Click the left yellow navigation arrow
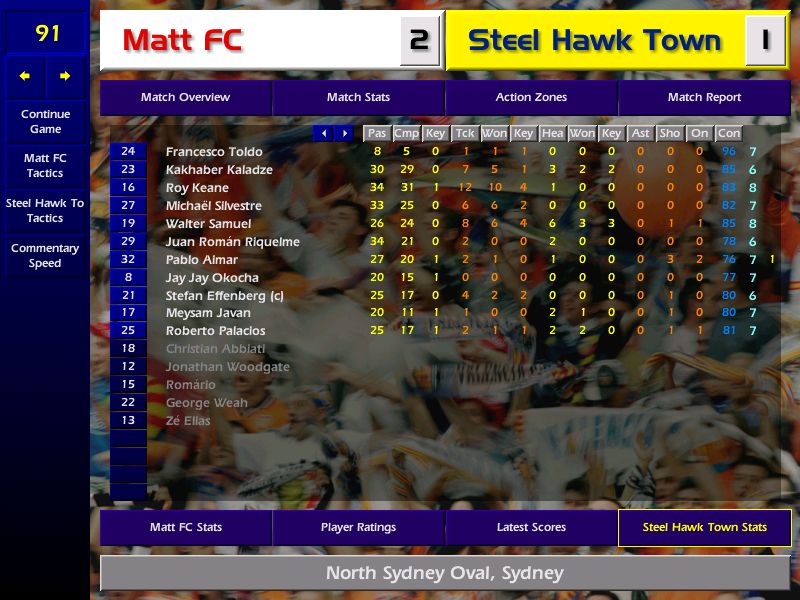 (x=25, y=76)
